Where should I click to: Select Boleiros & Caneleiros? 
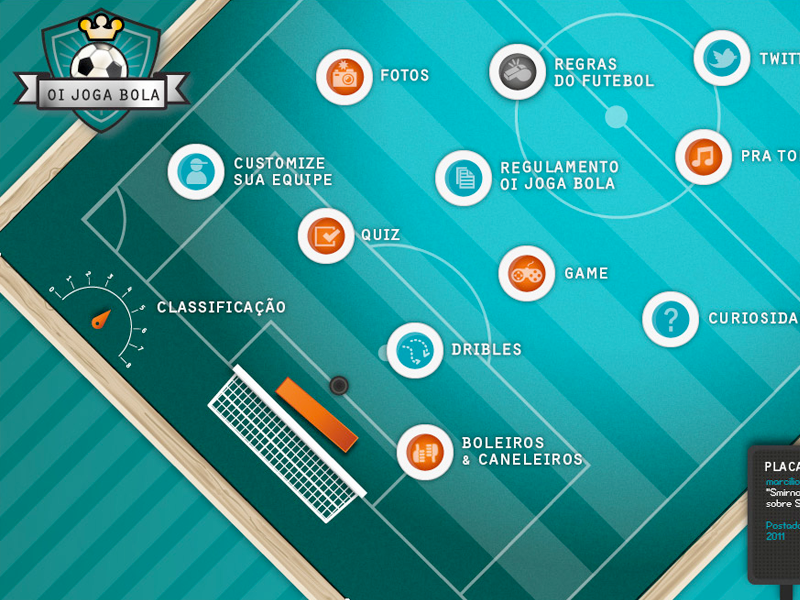(x=425, y=452)
